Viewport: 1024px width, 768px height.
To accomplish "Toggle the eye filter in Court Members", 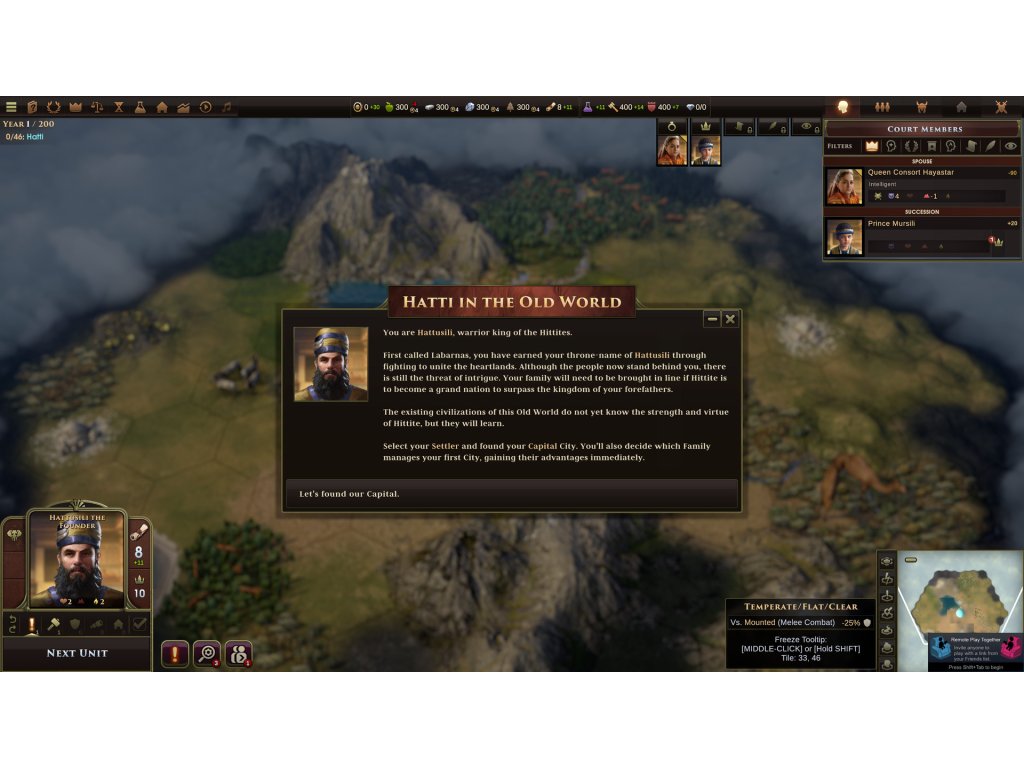I will 1011,146.
